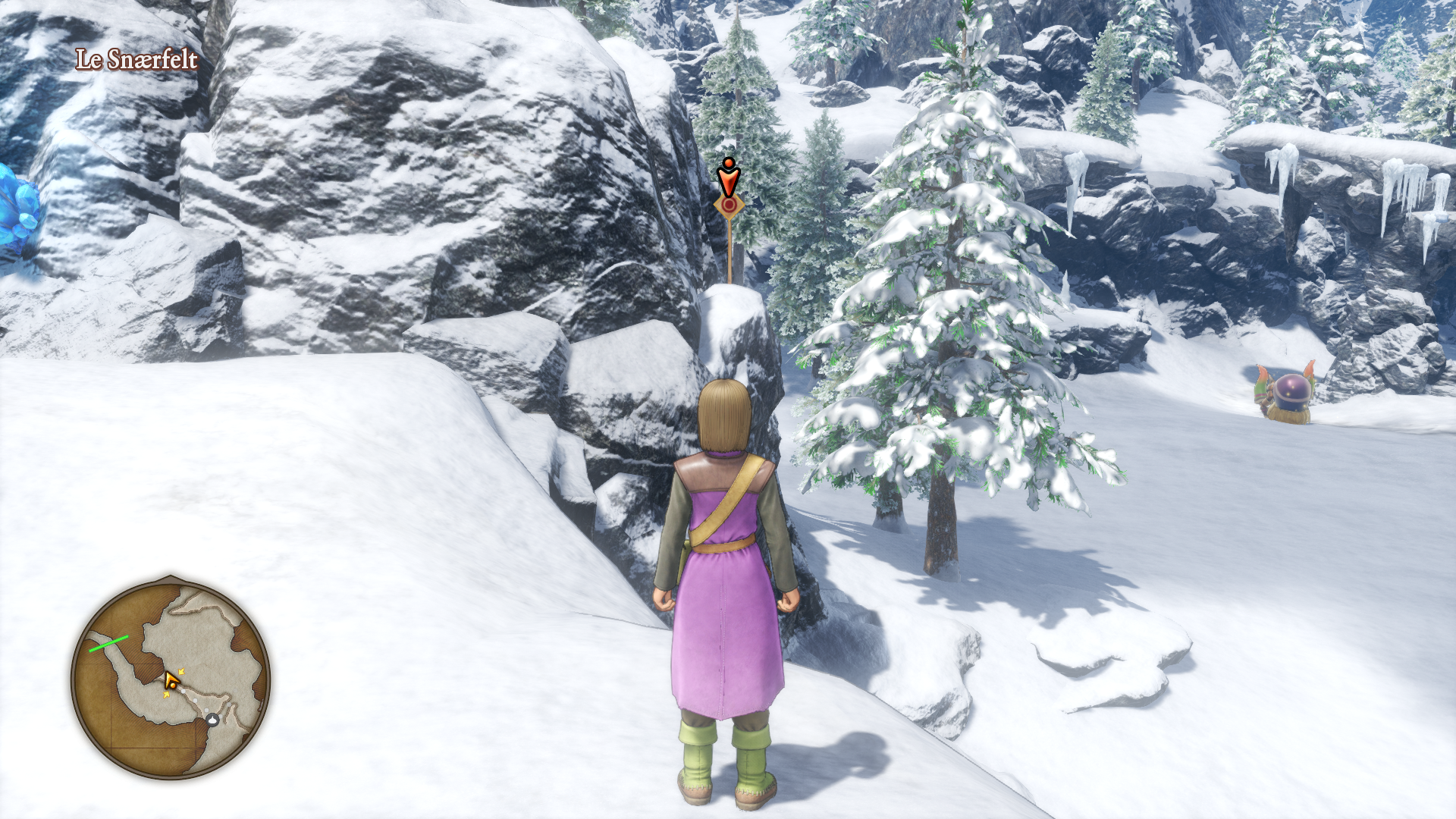The width and height of the screenshot is (1456, 819).
Task: Click the green line marker on the minimap
Action: tap(108, 644)
